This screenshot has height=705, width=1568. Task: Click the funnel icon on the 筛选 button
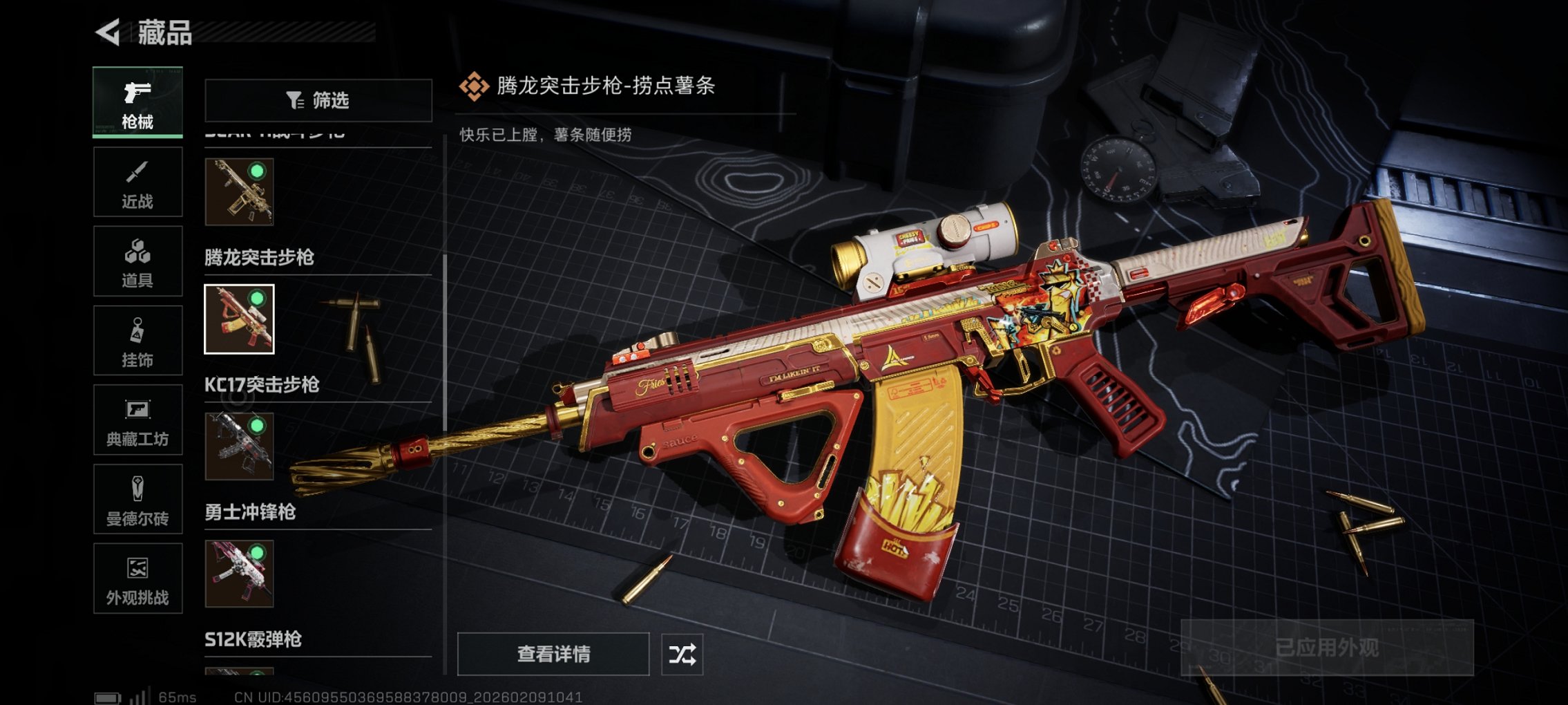(x=296, y=100)
